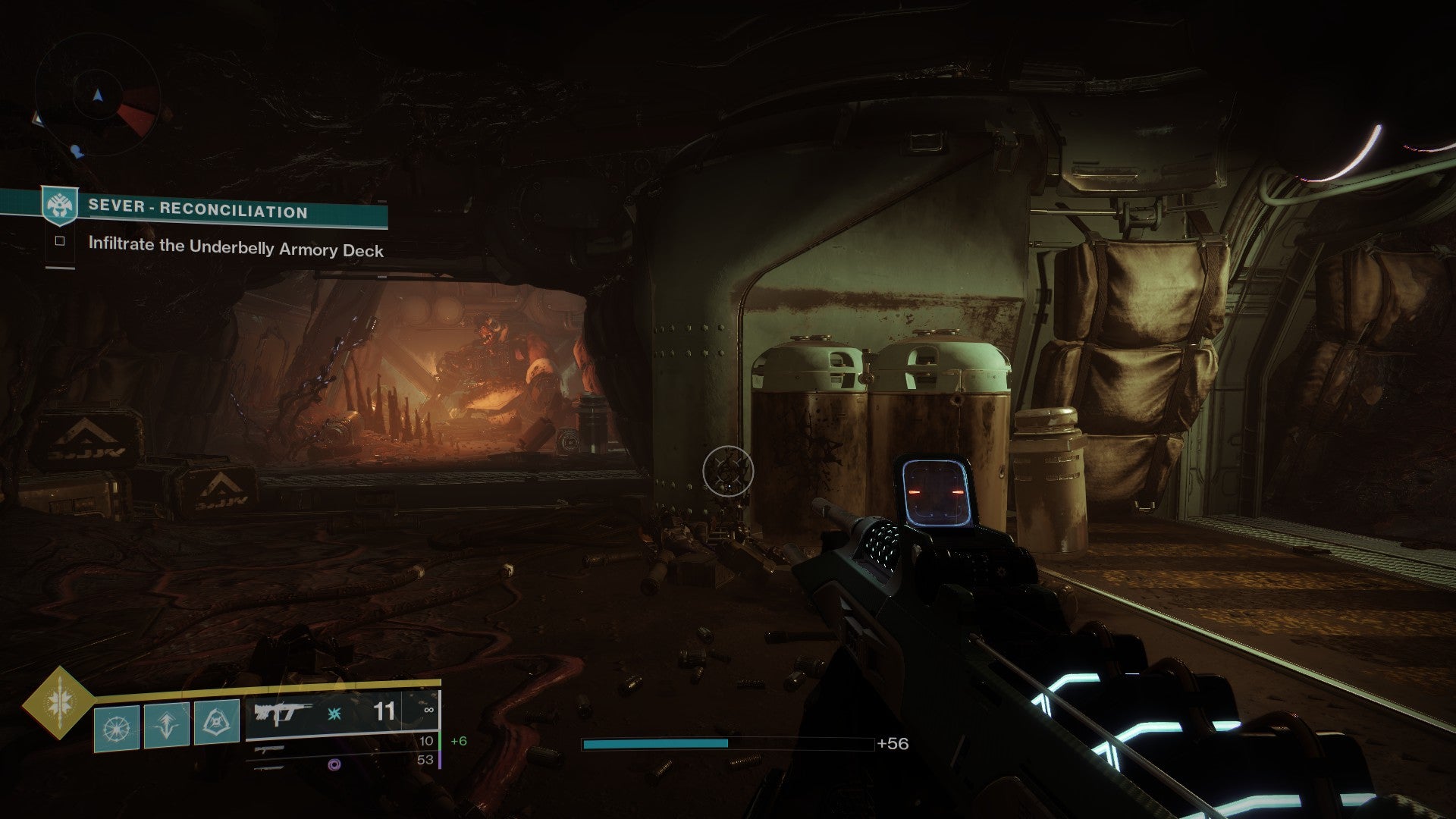1456x819 pixels.
Task: Activate the melee ability icon
Action: tap(217, 721)
